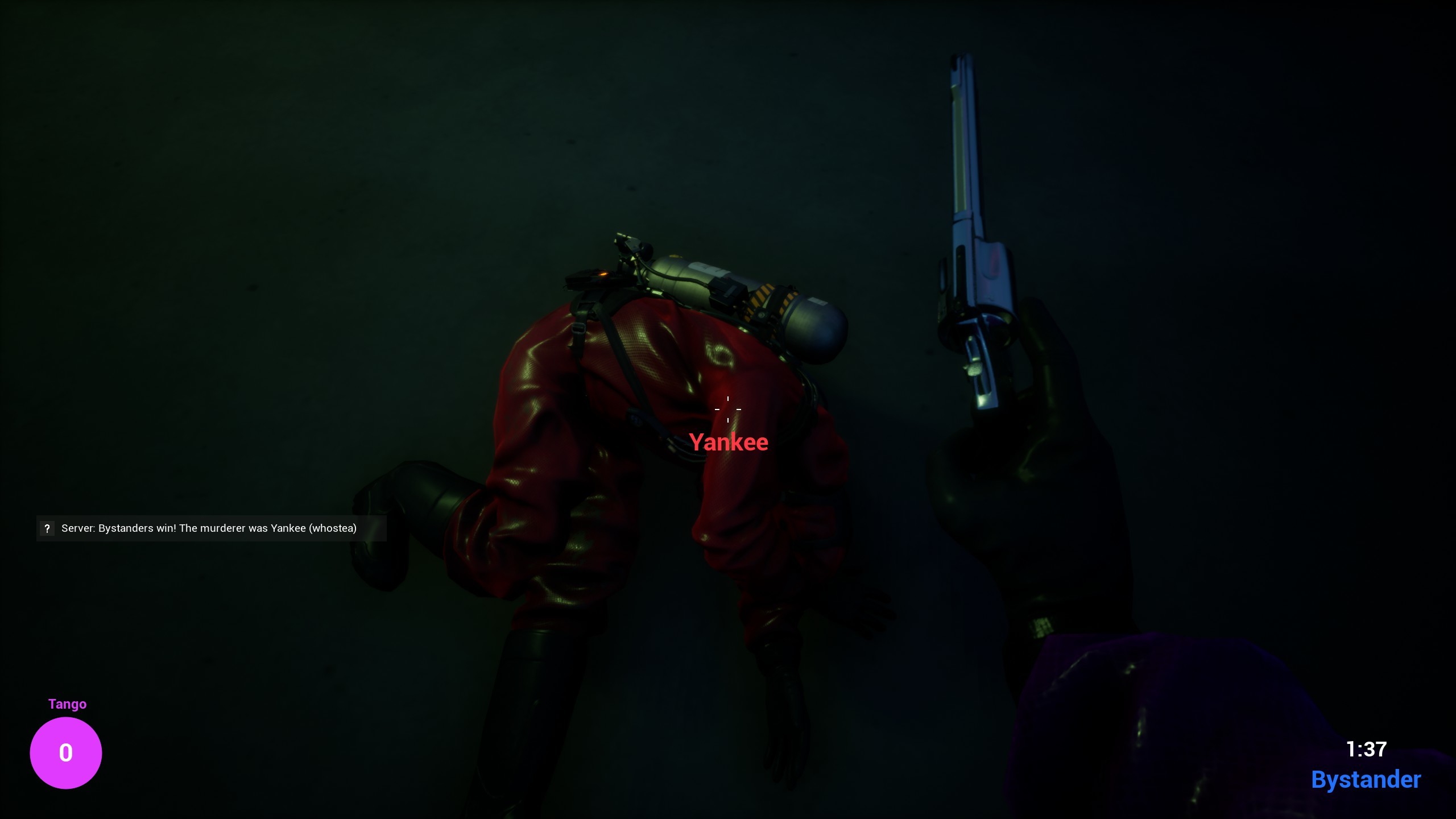Viewport: 1456px width, 819px height.
Task: Click the question mark icon in the chat message
Action: pos(47,528)
